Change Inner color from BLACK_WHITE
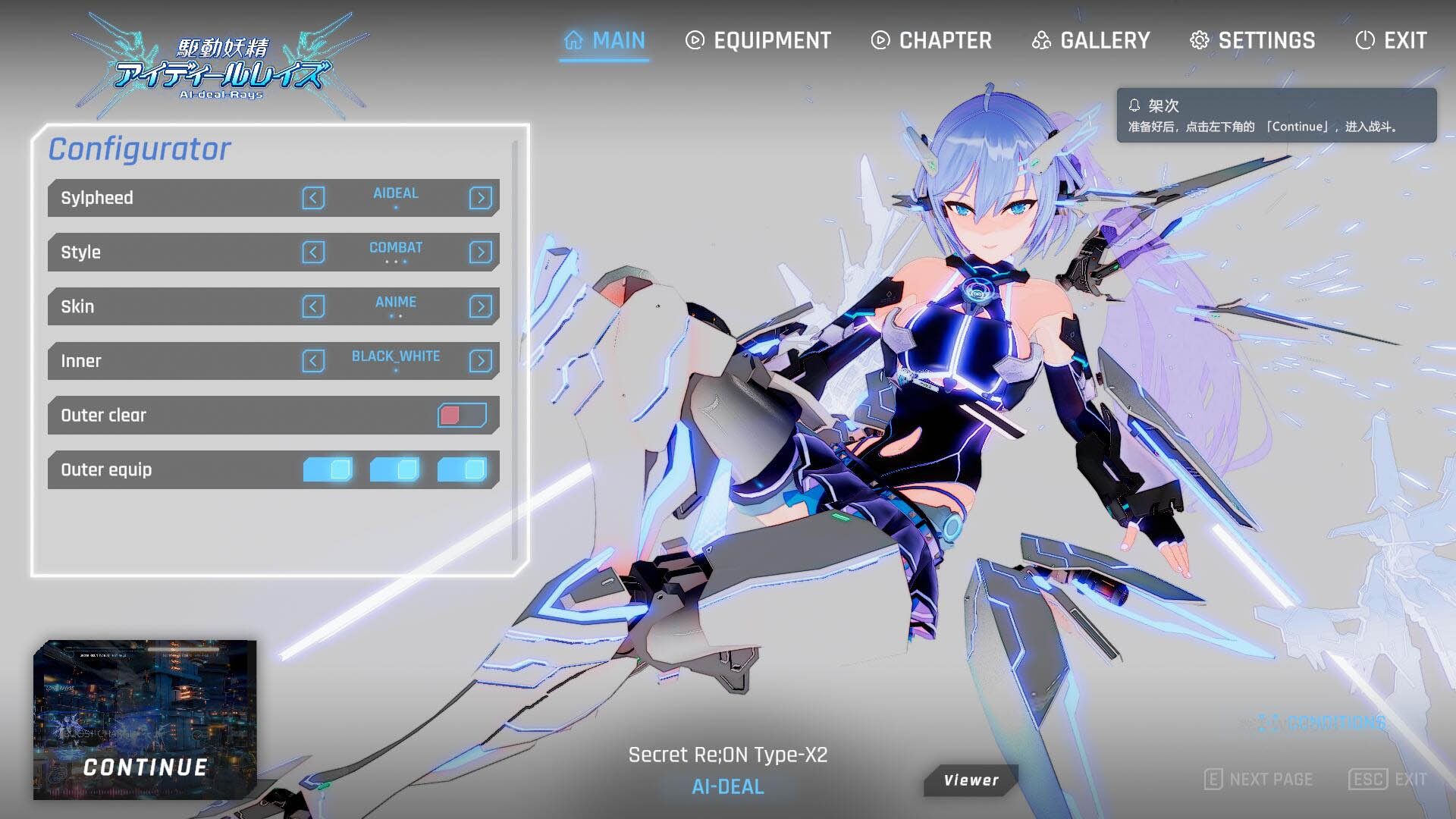 point(479,361)
